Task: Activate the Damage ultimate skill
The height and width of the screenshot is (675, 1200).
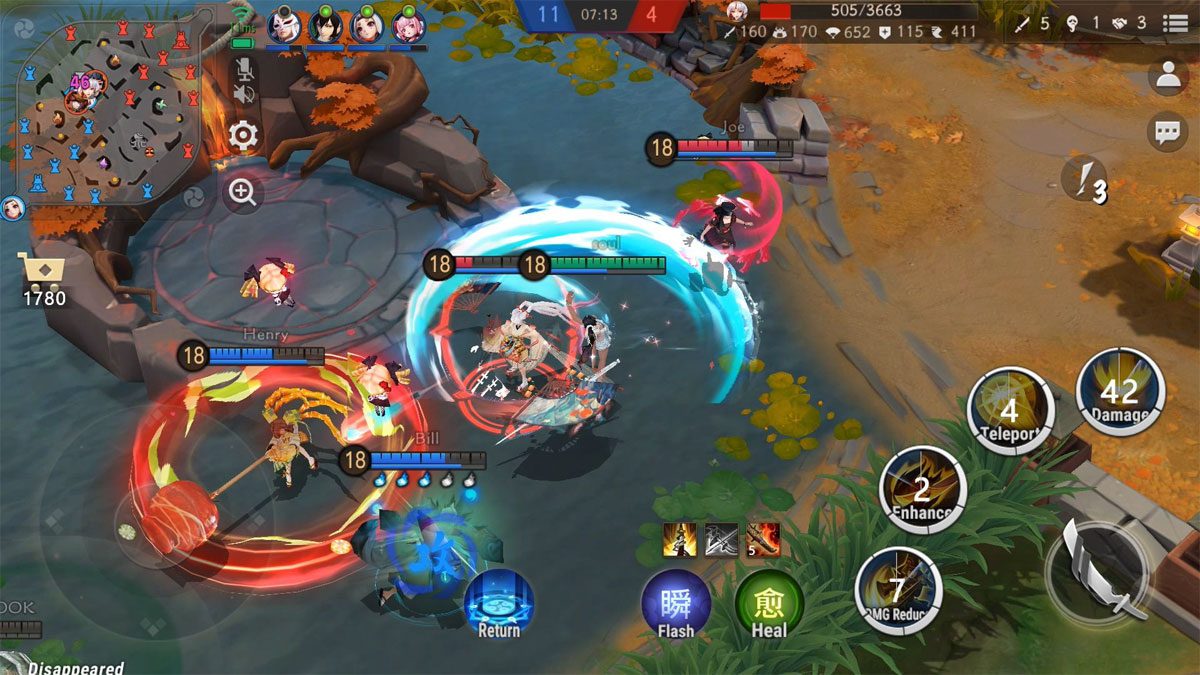Action: 1120,391
